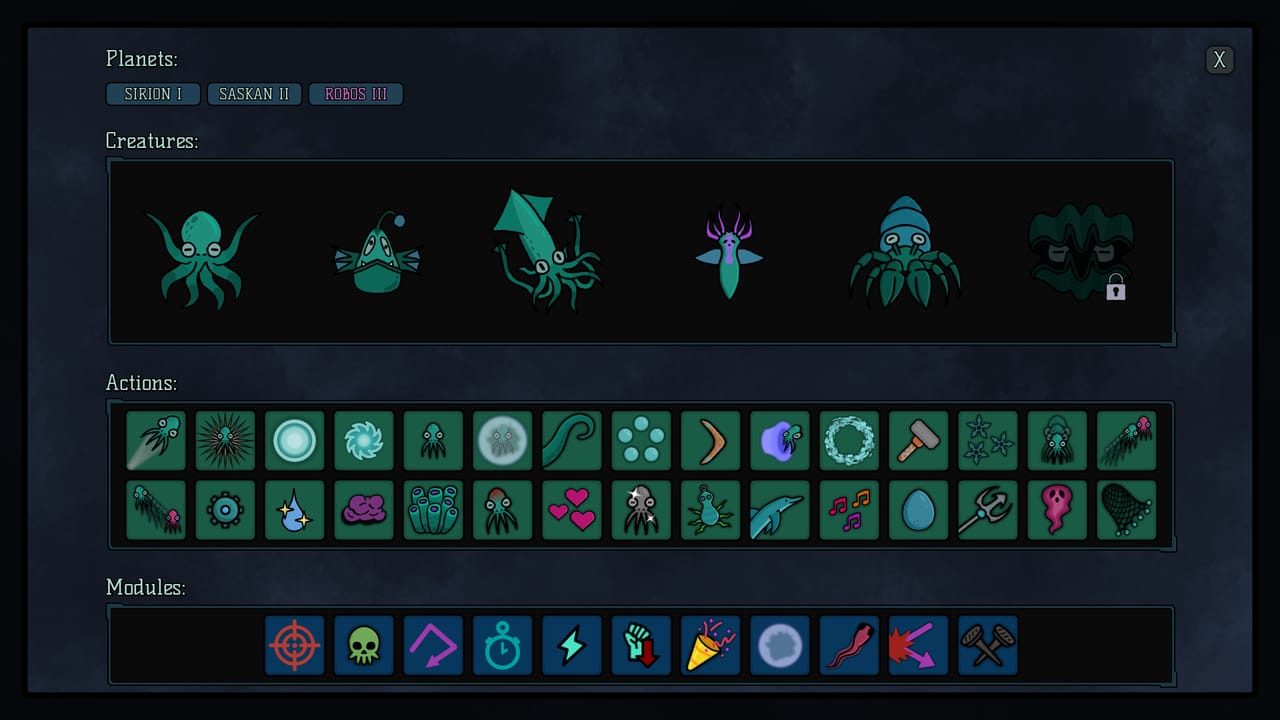Choose the boomerang action
This screenshot has width=1280, height=720.
[x=710, y=440]
